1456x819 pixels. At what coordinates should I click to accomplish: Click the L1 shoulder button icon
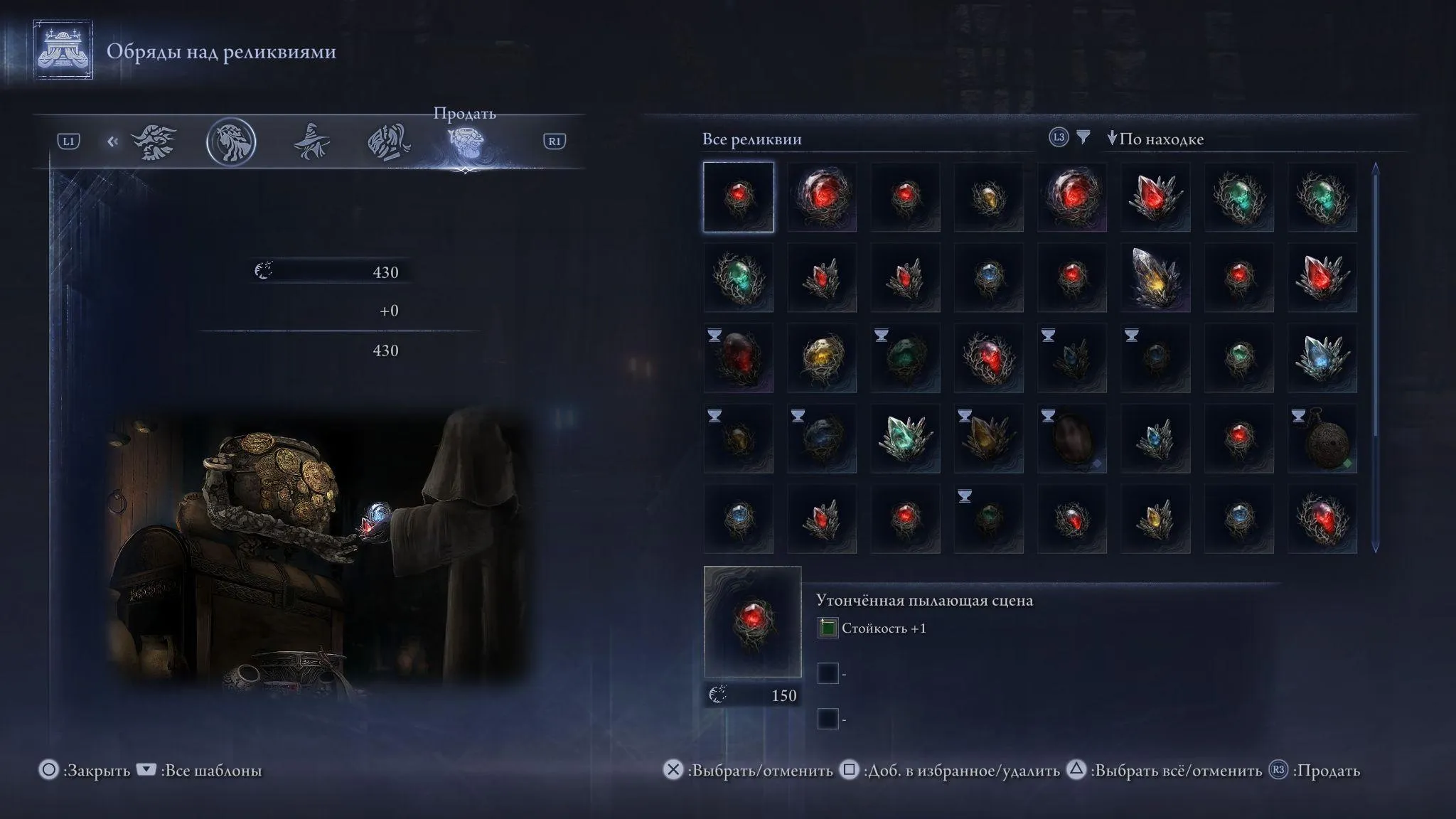tap(68, 141)
